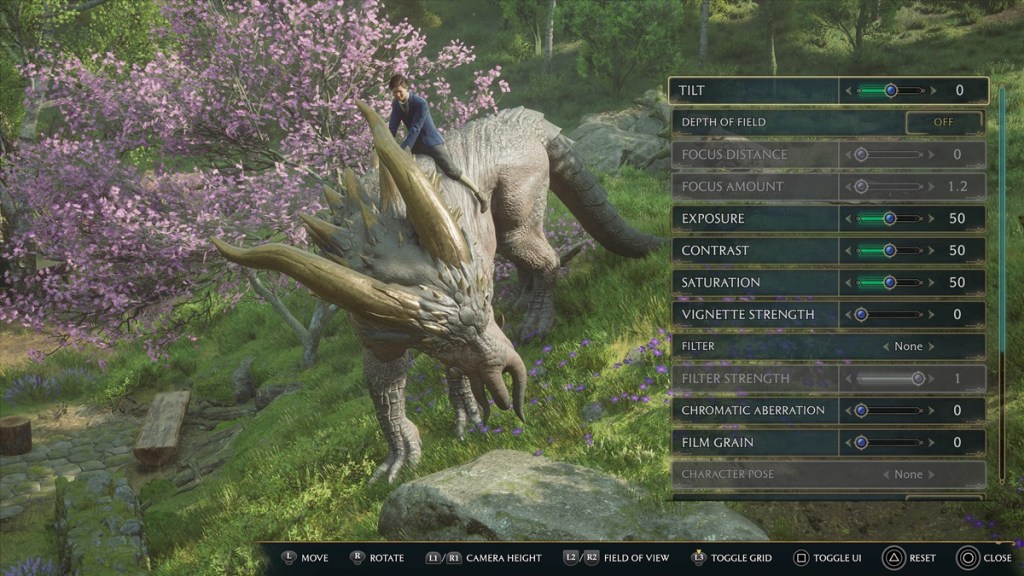
Task: Click the Chromatic Aberration slider knob
Action: 861,410
